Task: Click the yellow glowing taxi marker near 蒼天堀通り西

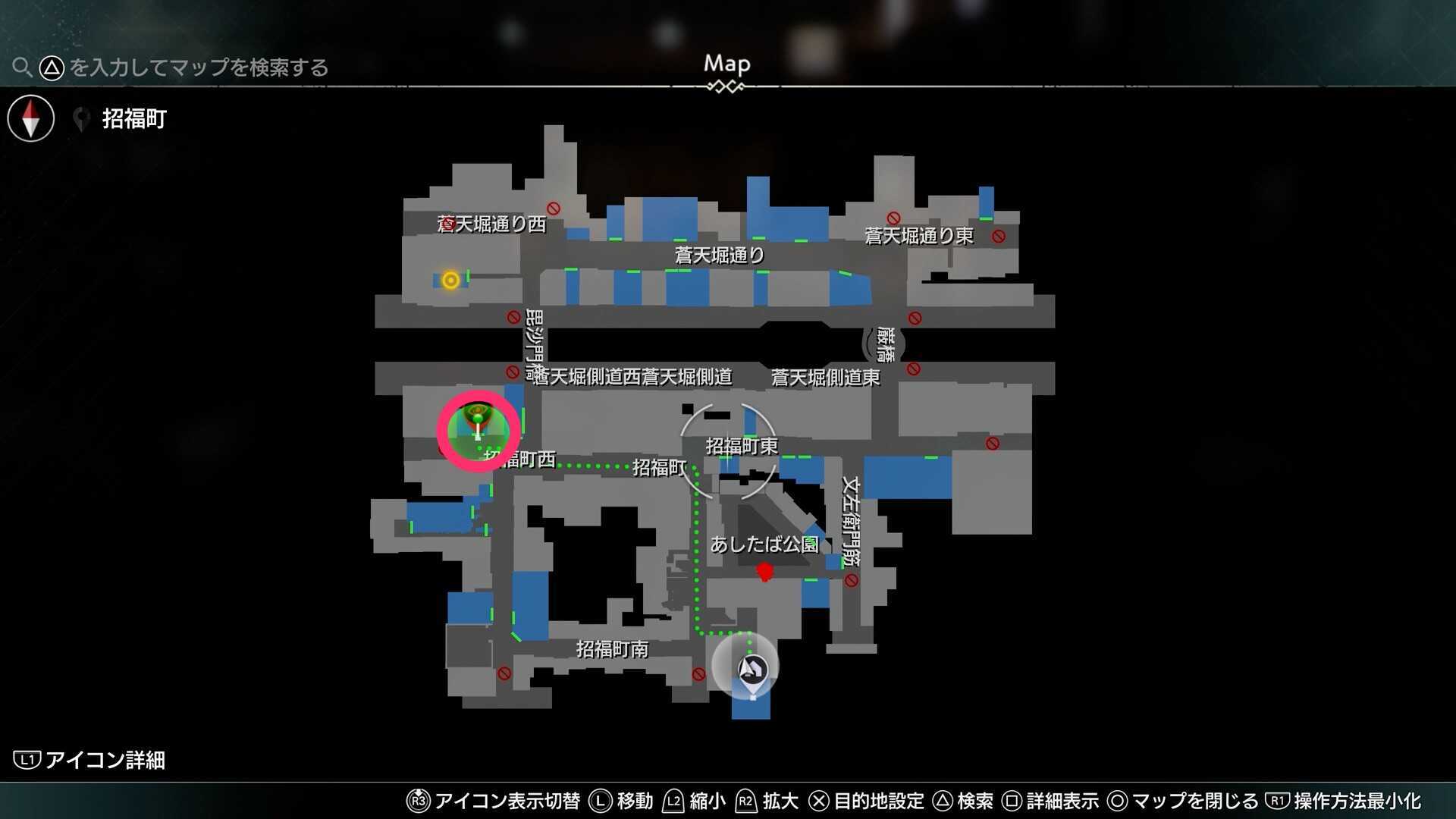Action: click(x=450, y=281)
